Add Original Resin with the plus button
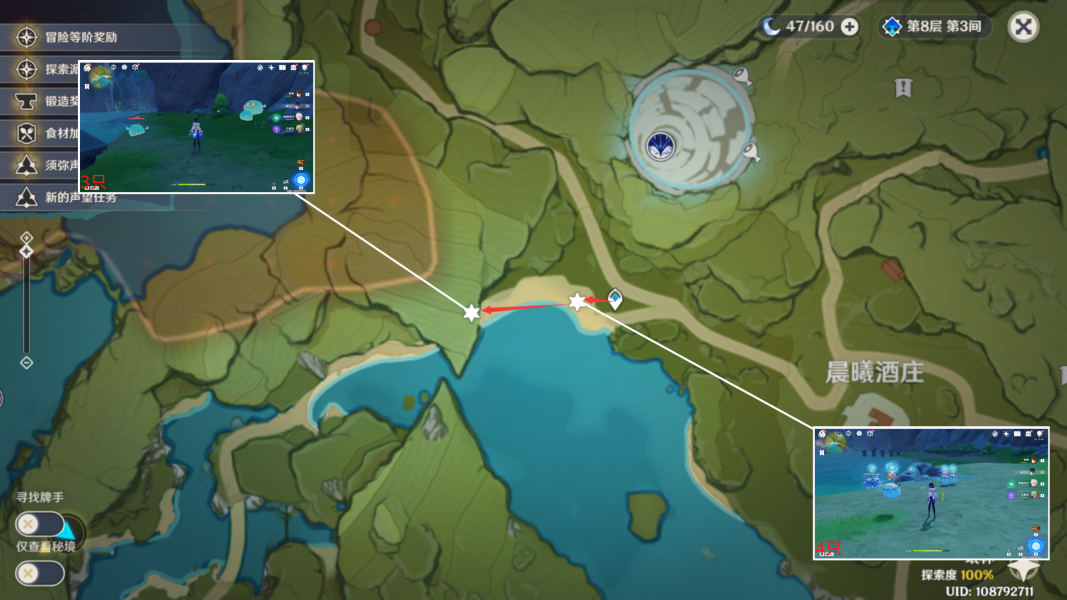Screen dimensions: 1067x600 [x=849, y=27]
